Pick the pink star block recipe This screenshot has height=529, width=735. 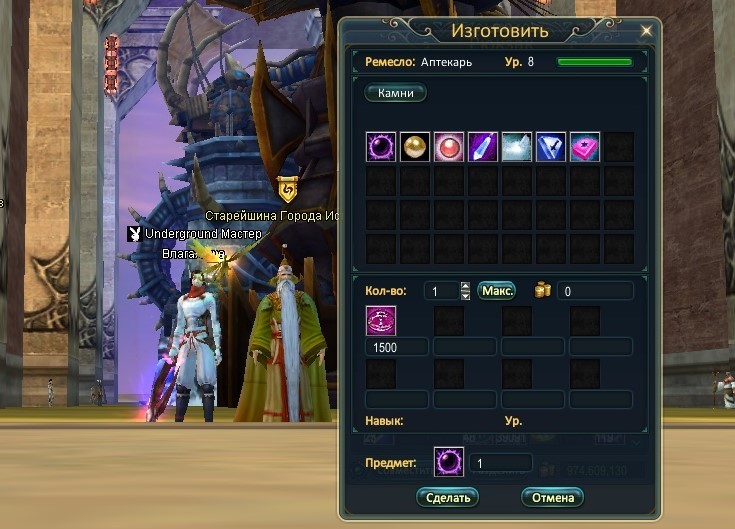pos(585,147)
